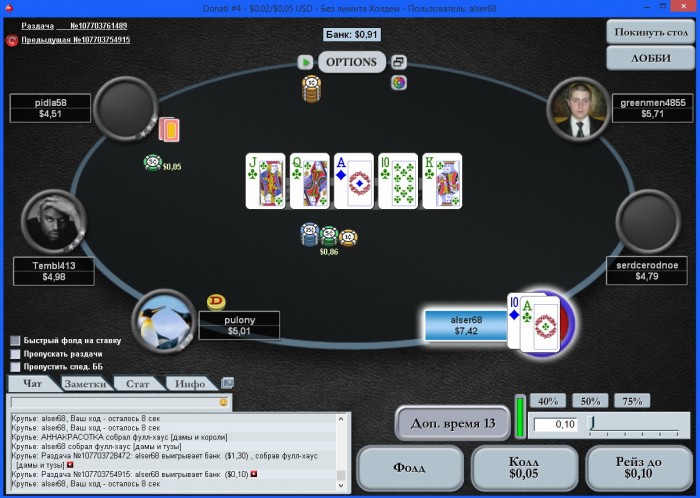The height and width of the screenshot is (498, 700).
Task: Open the Стат tab
Action: point(138,383)
